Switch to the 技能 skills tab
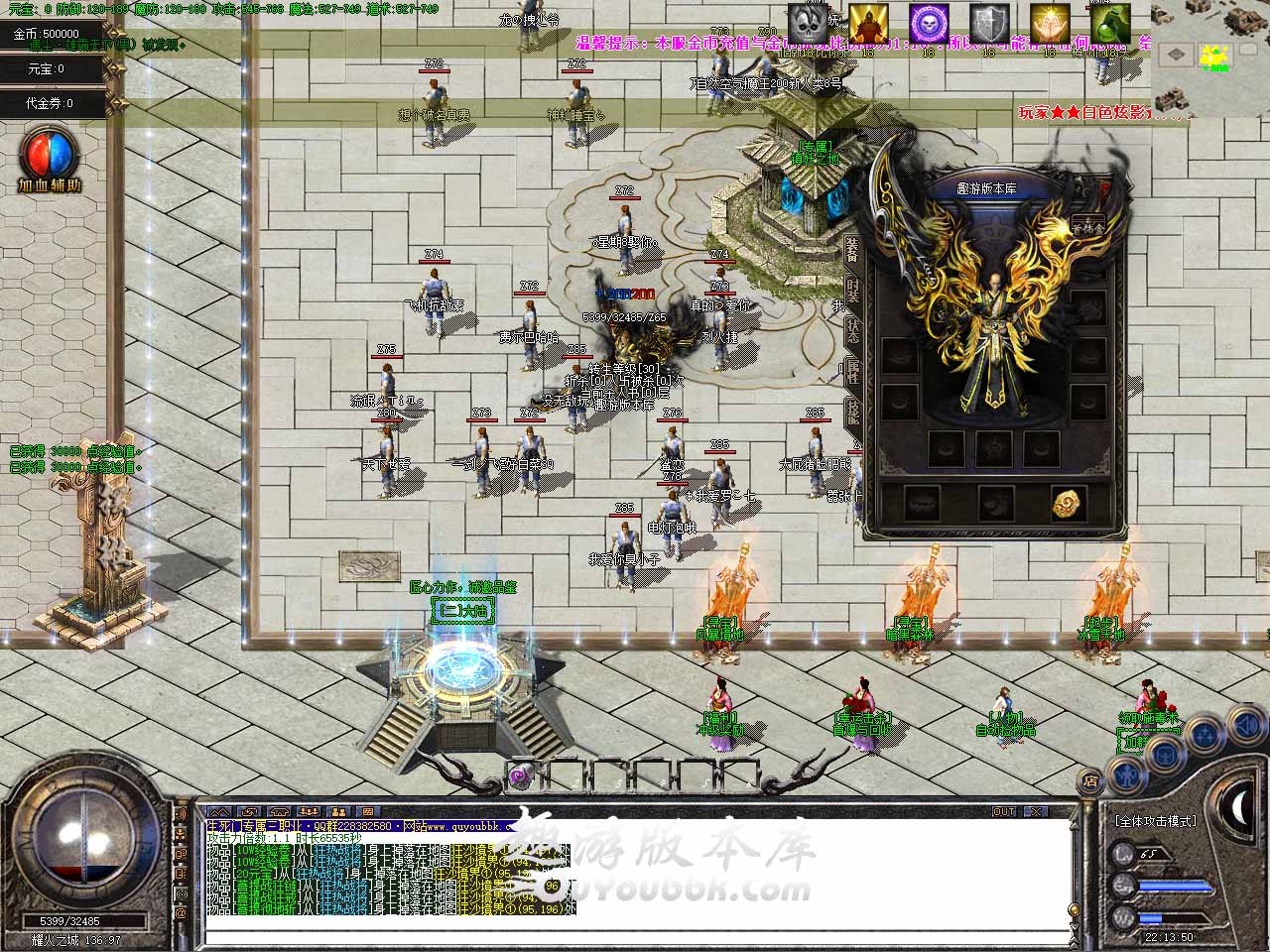1270x952 pixels. [852, 411]
